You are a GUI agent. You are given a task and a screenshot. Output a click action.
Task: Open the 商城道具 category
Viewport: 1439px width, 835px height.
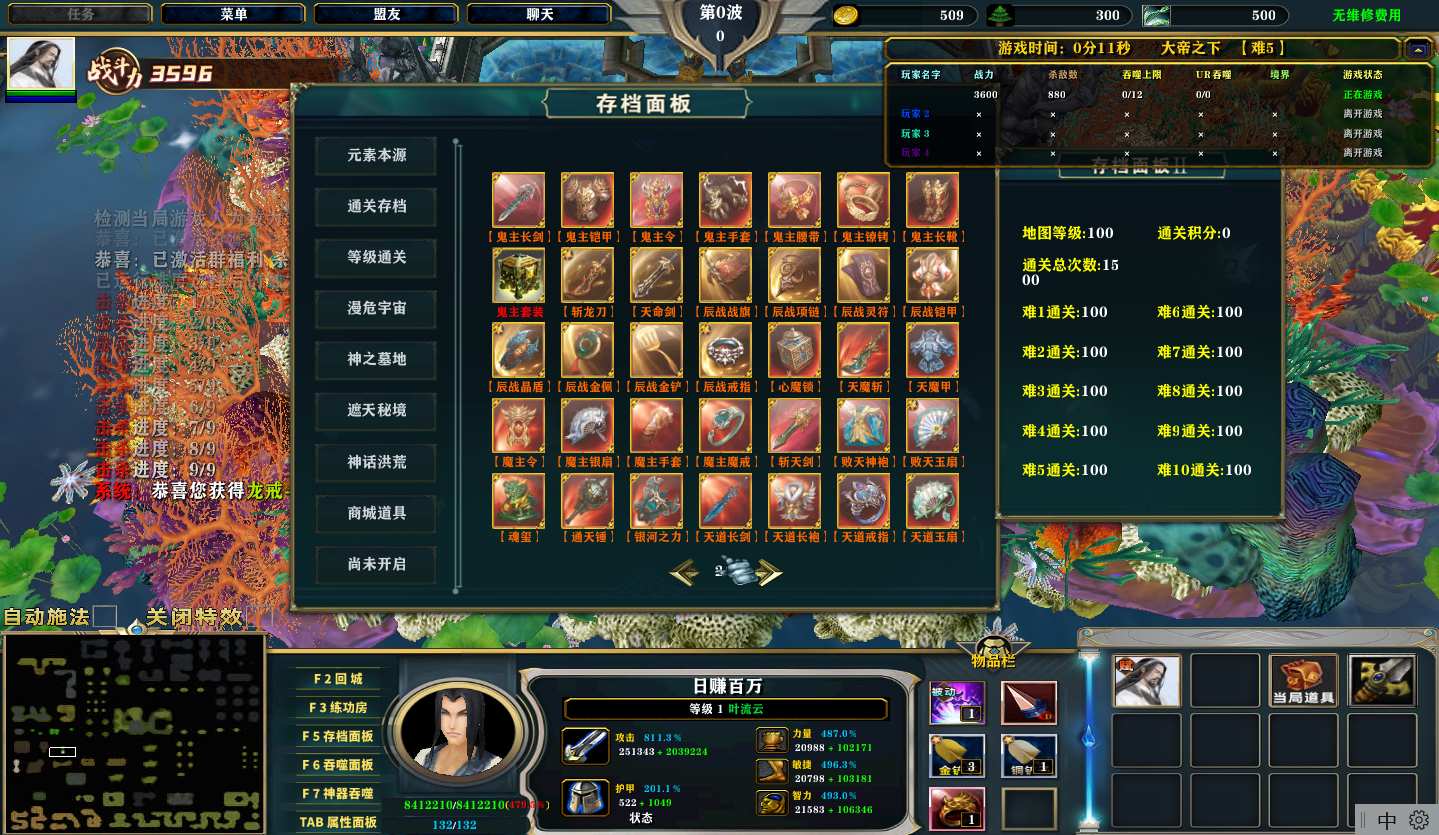click(376, 513)
